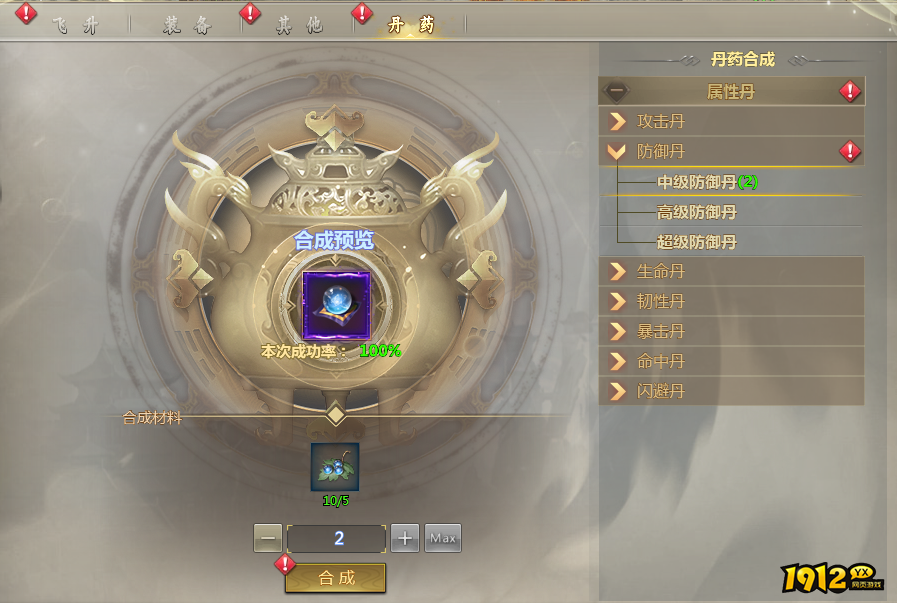
Task: Expand the 攻击丹 category
Action: point(731,122)
